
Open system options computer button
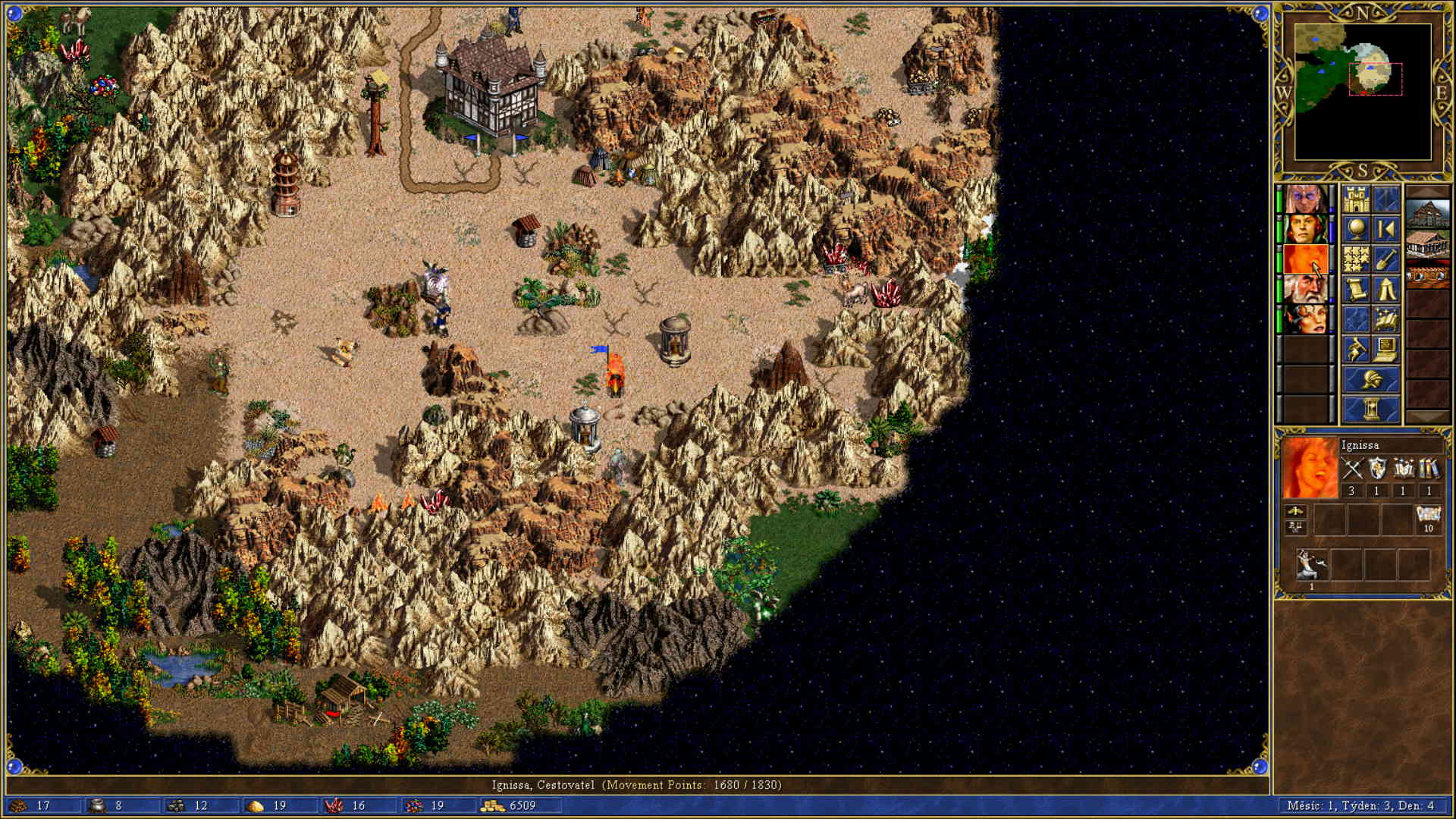click(1386, 349)
